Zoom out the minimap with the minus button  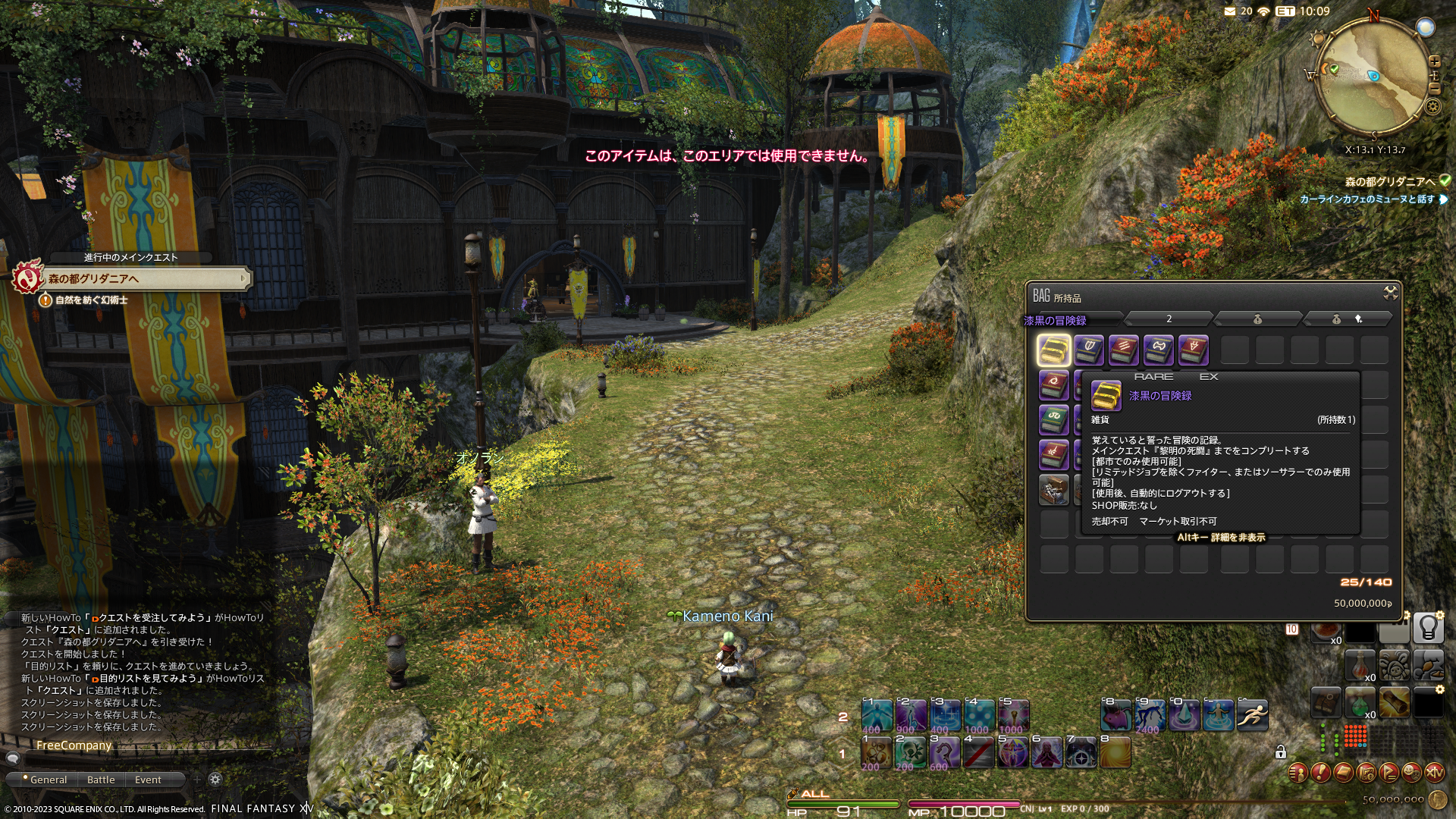click(1434, 89)
